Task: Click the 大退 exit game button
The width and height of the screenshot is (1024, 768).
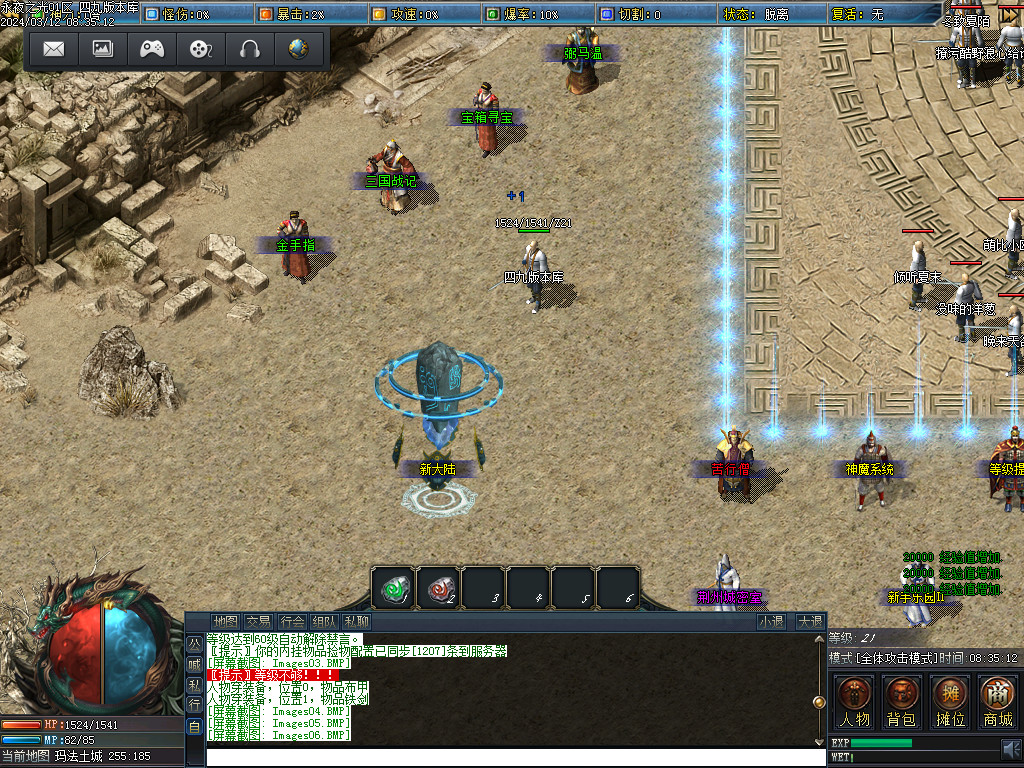Action: coord(809,622)
